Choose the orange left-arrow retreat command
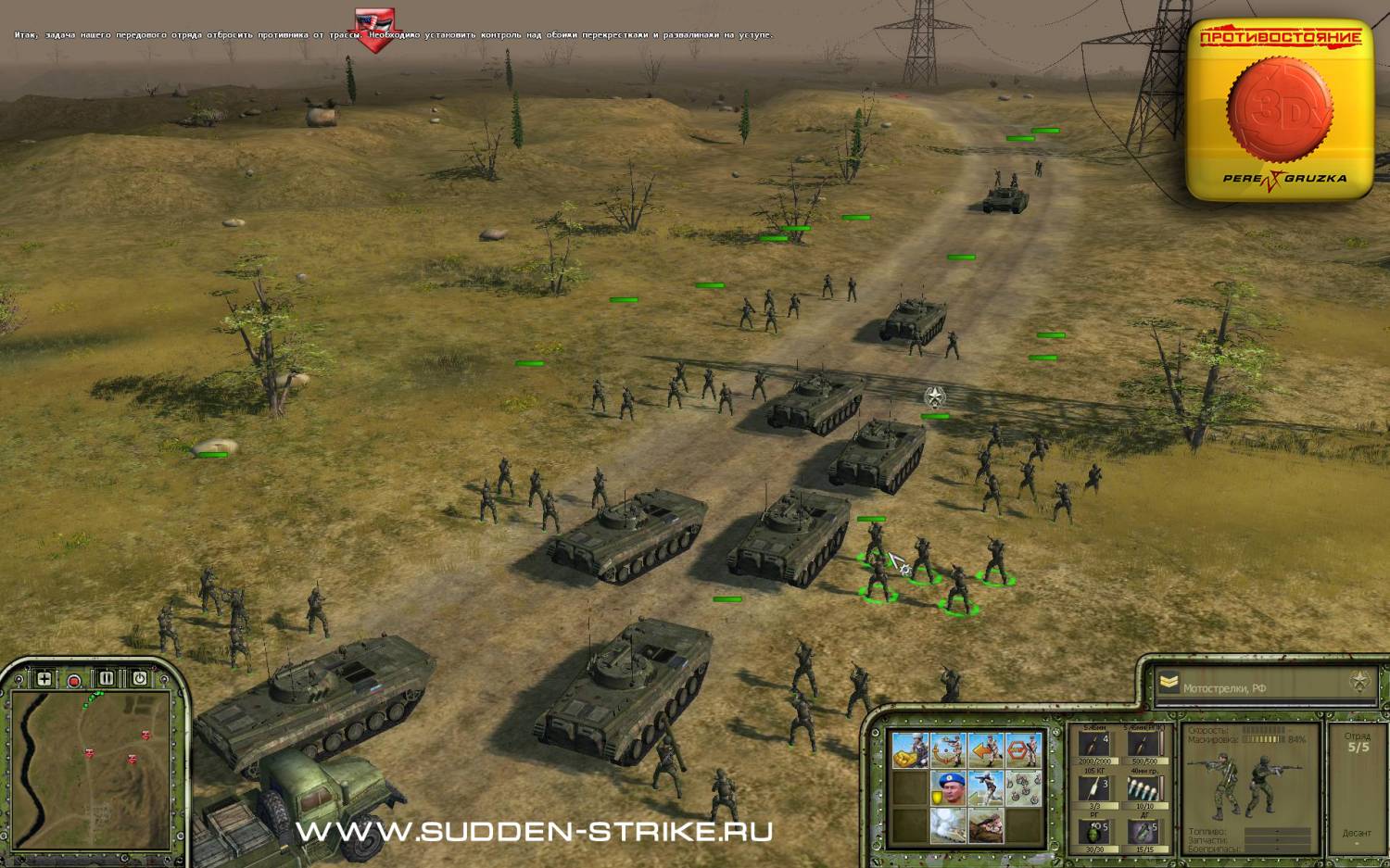 (x=985, y=750)
